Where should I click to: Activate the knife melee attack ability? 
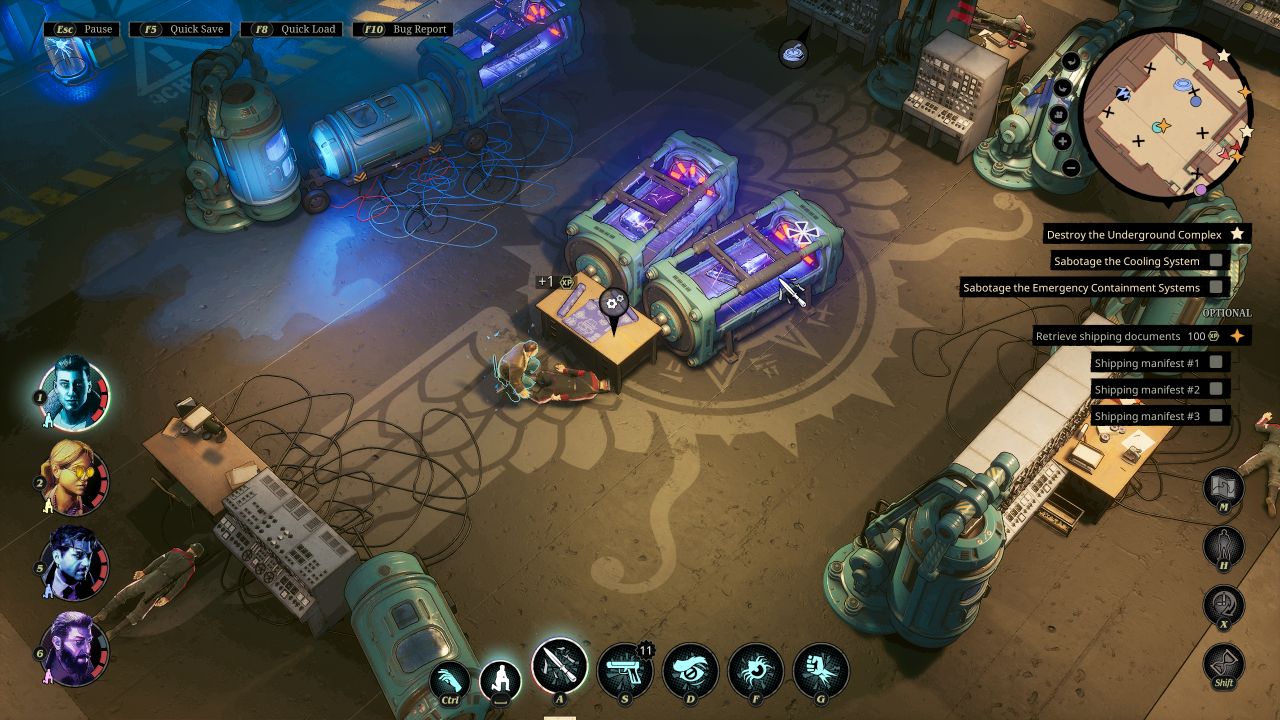coord(559,666)
